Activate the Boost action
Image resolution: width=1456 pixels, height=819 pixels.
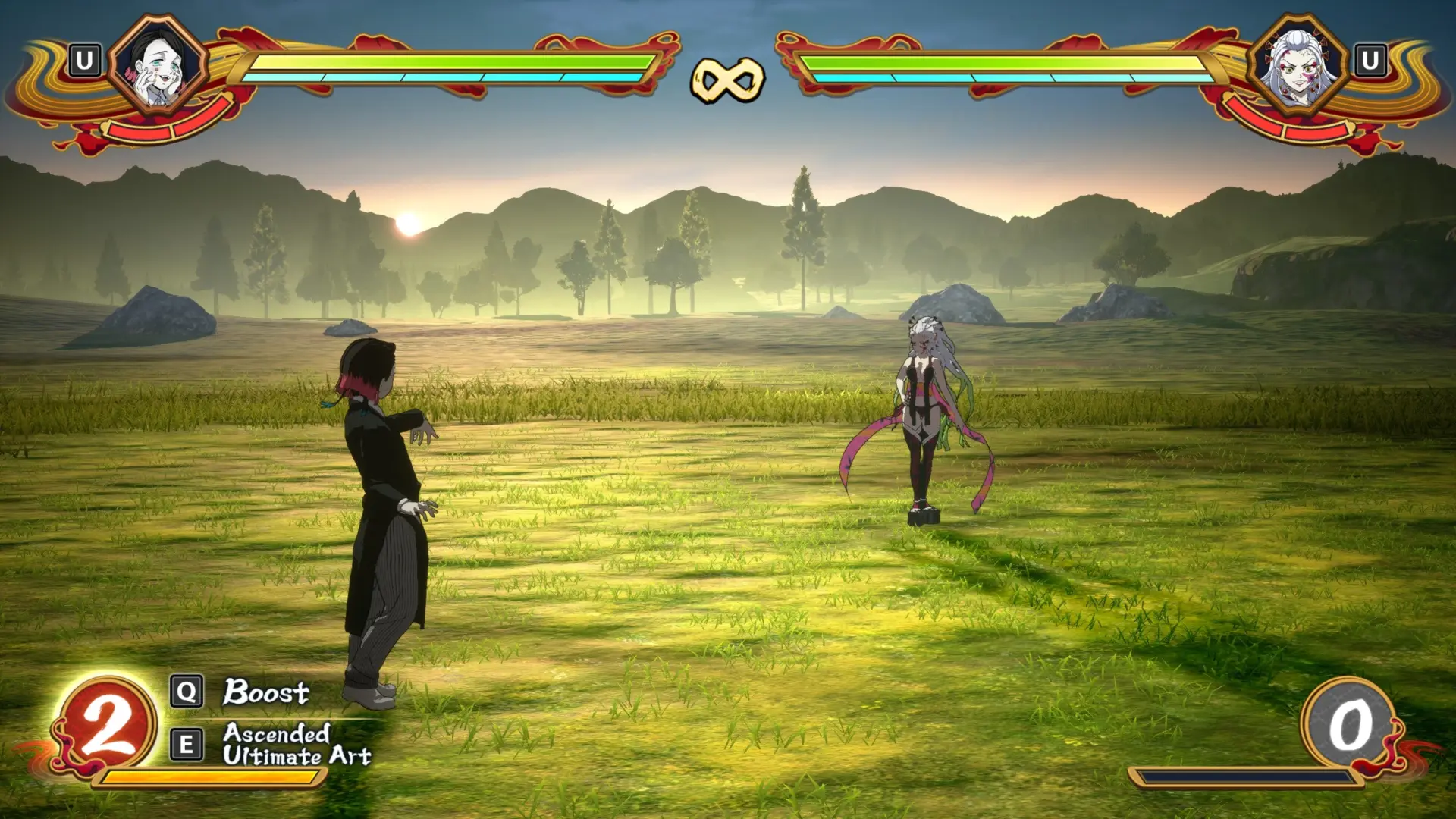265,692
